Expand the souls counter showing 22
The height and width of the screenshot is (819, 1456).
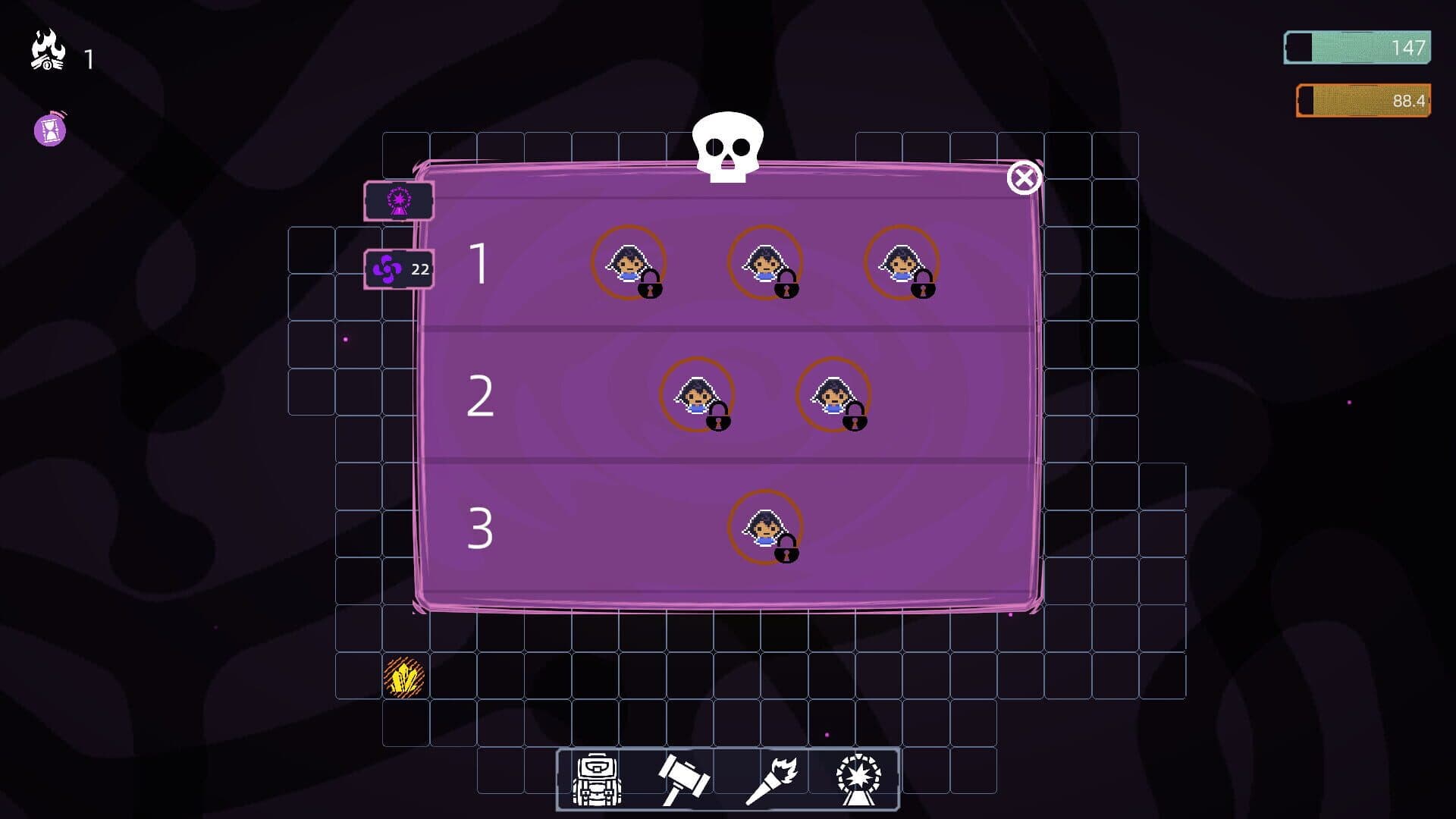tap(398, 267)
